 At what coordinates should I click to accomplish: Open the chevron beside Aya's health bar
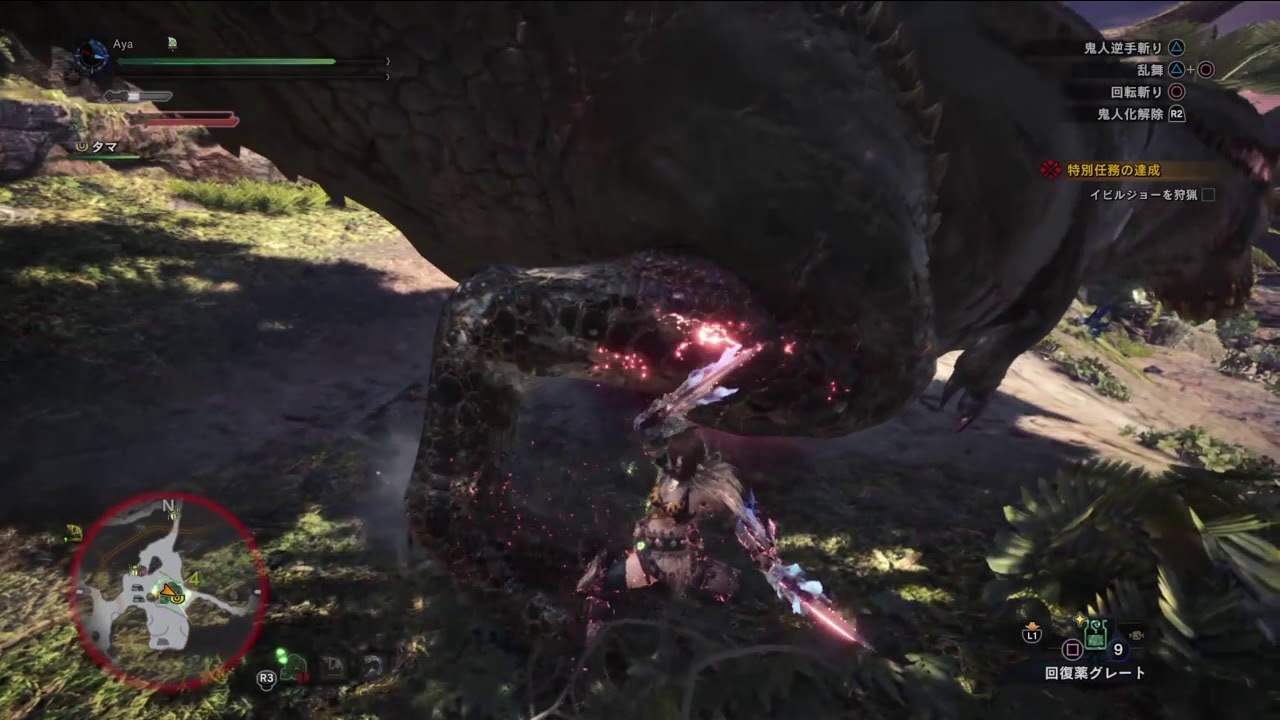[388, 61]
